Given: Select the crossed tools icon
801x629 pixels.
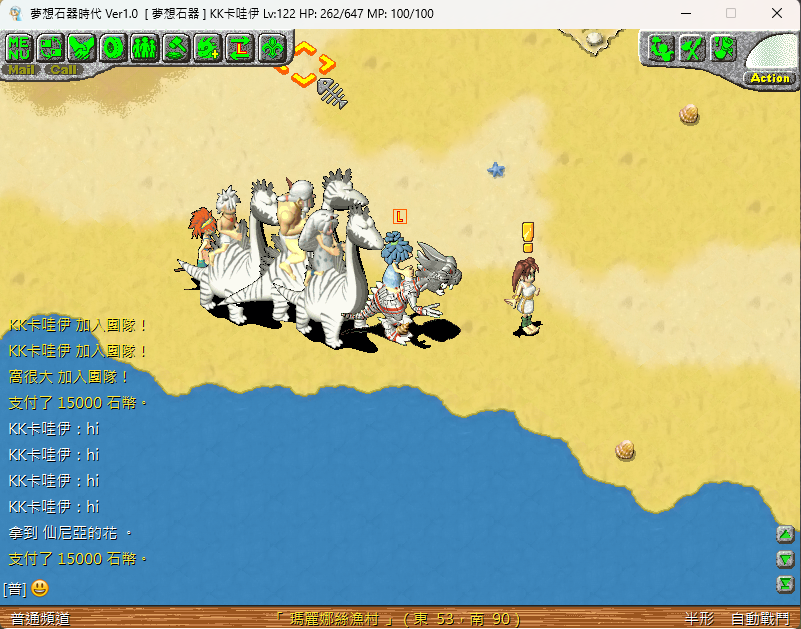Looking at the screenshot, I should click(692, 48).
